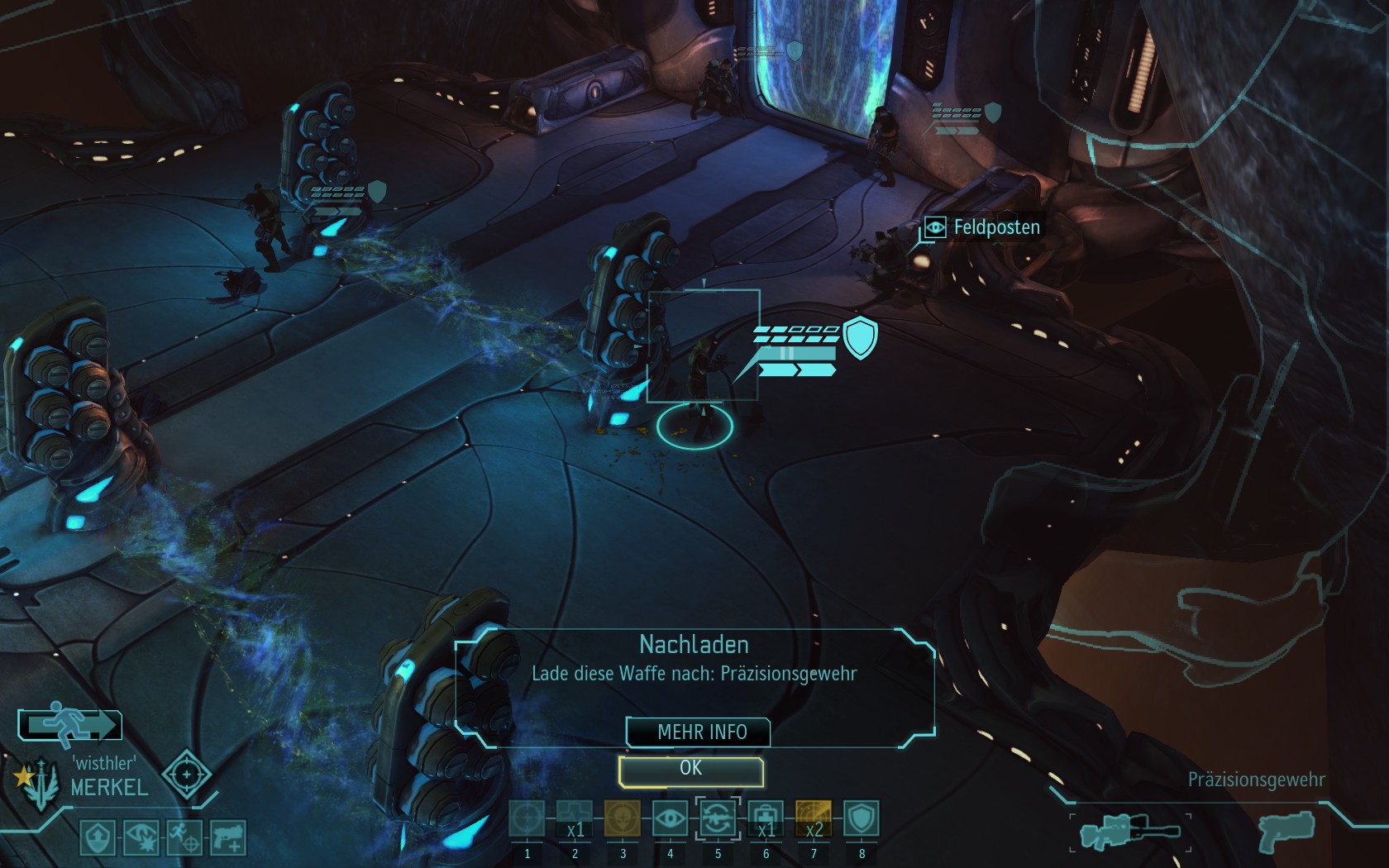The image size is (1389, 868).
Task: Choose the heartbeat-line ability in slot 2
Action: click(575, 819)
